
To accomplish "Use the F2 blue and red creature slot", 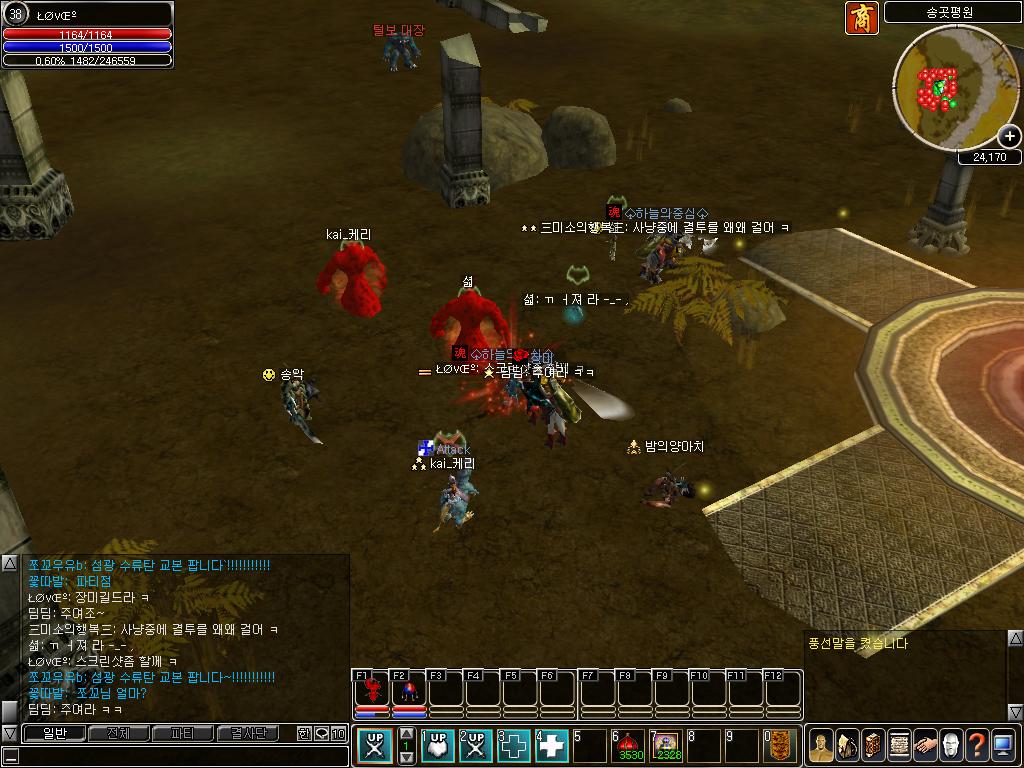I will (x=409, y=692).
